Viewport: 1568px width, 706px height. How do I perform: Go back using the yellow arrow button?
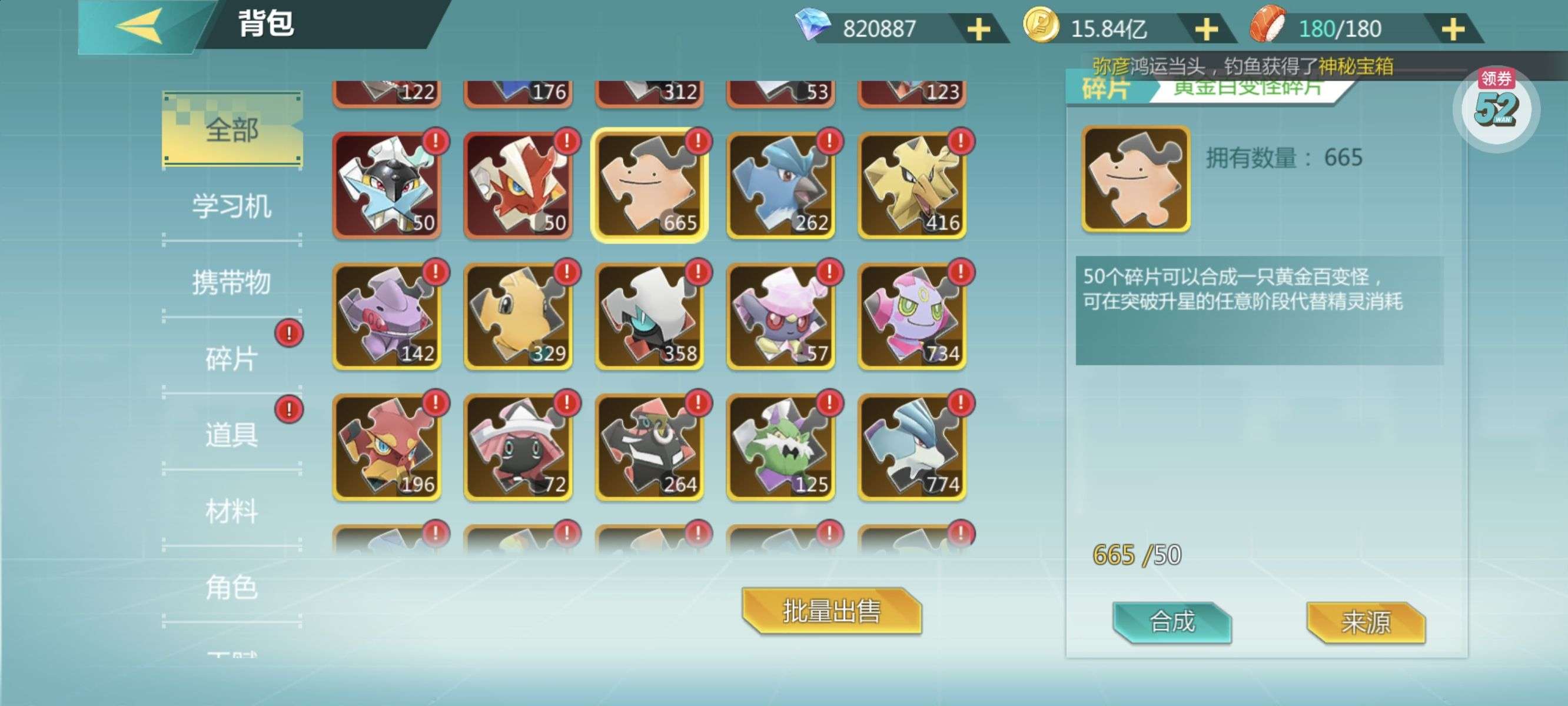[140, 27]
